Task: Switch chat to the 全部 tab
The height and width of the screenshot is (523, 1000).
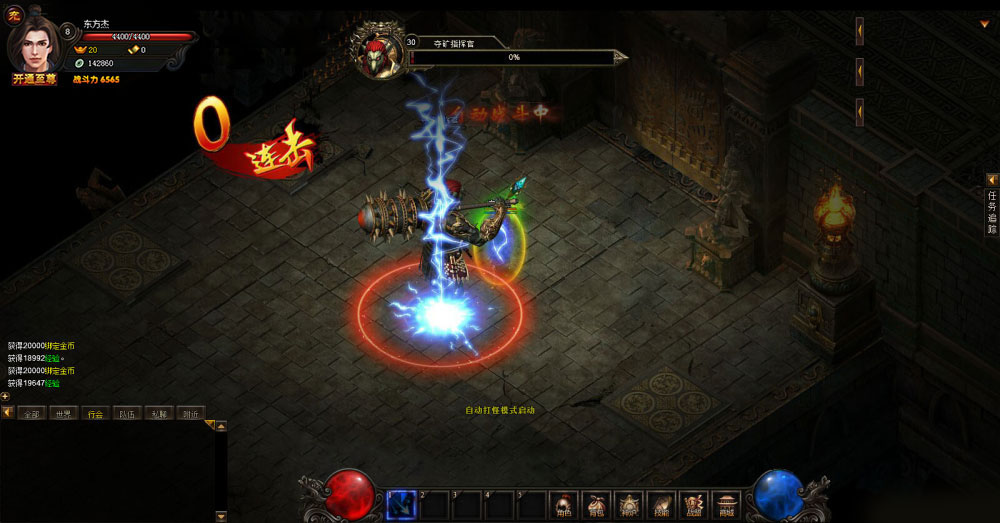Action: tap(33, 413)
